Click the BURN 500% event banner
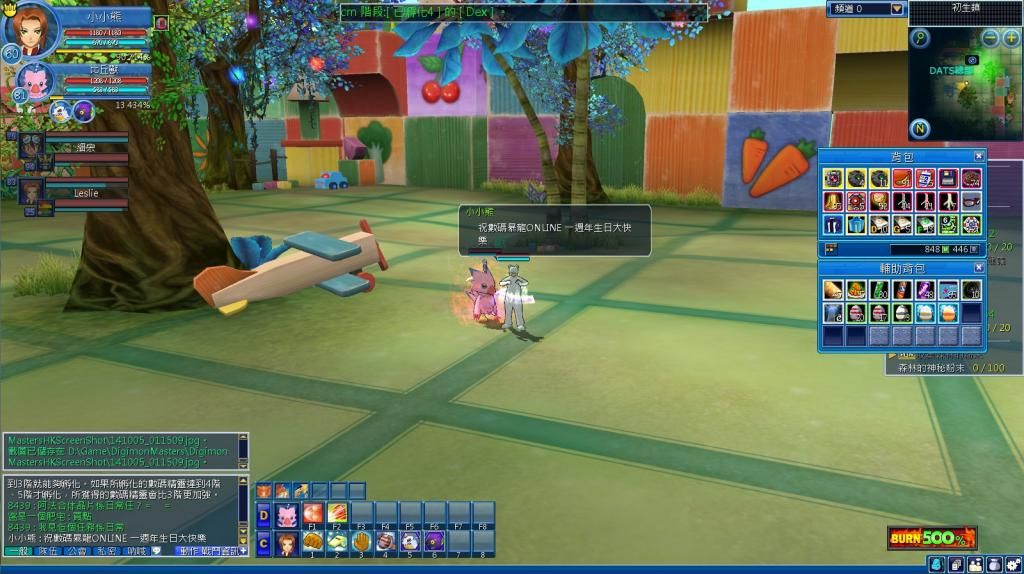Viewport: 1024px width, 574px height. (931, 538)
